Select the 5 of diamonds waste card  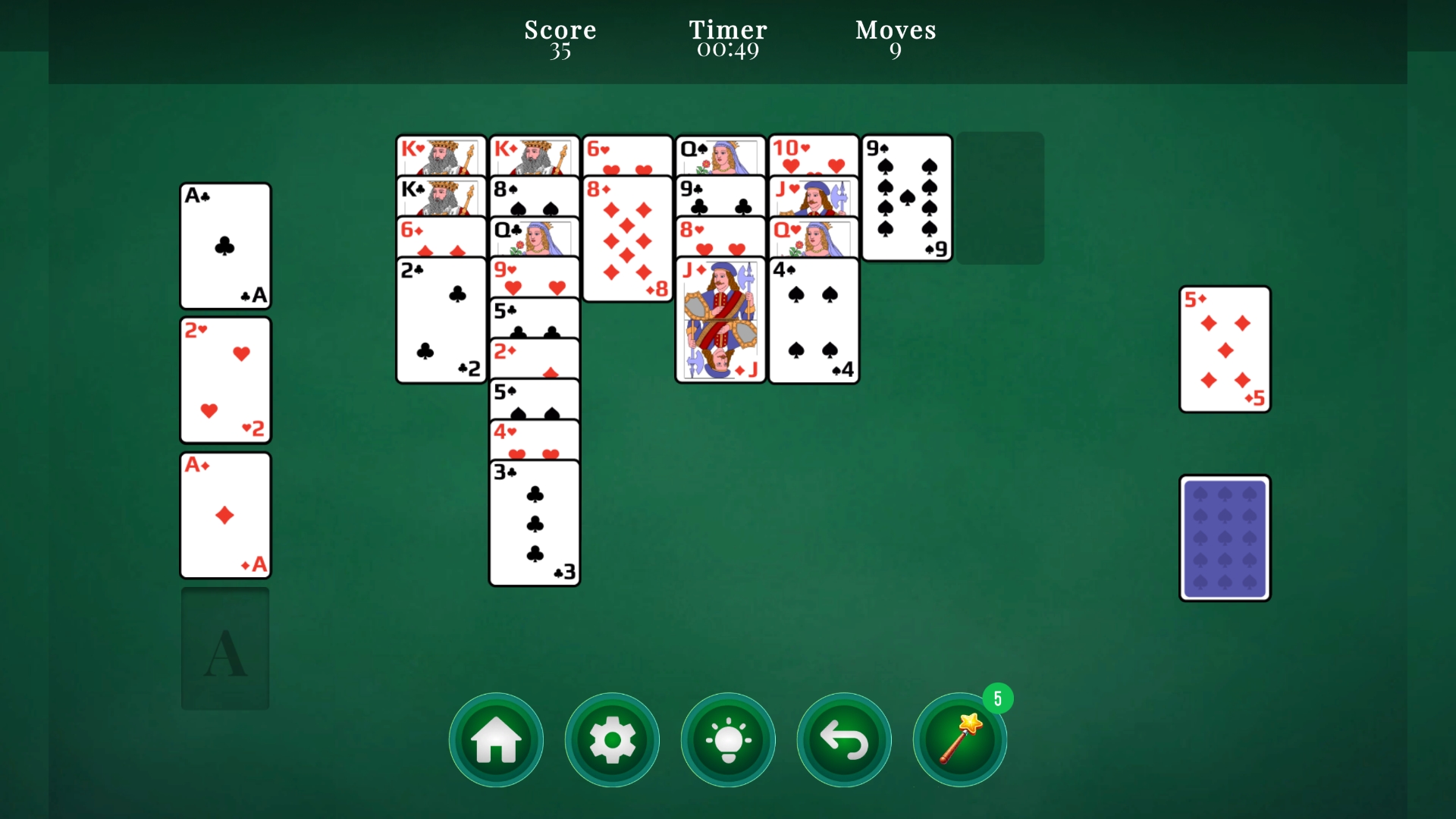point(1224,349)
